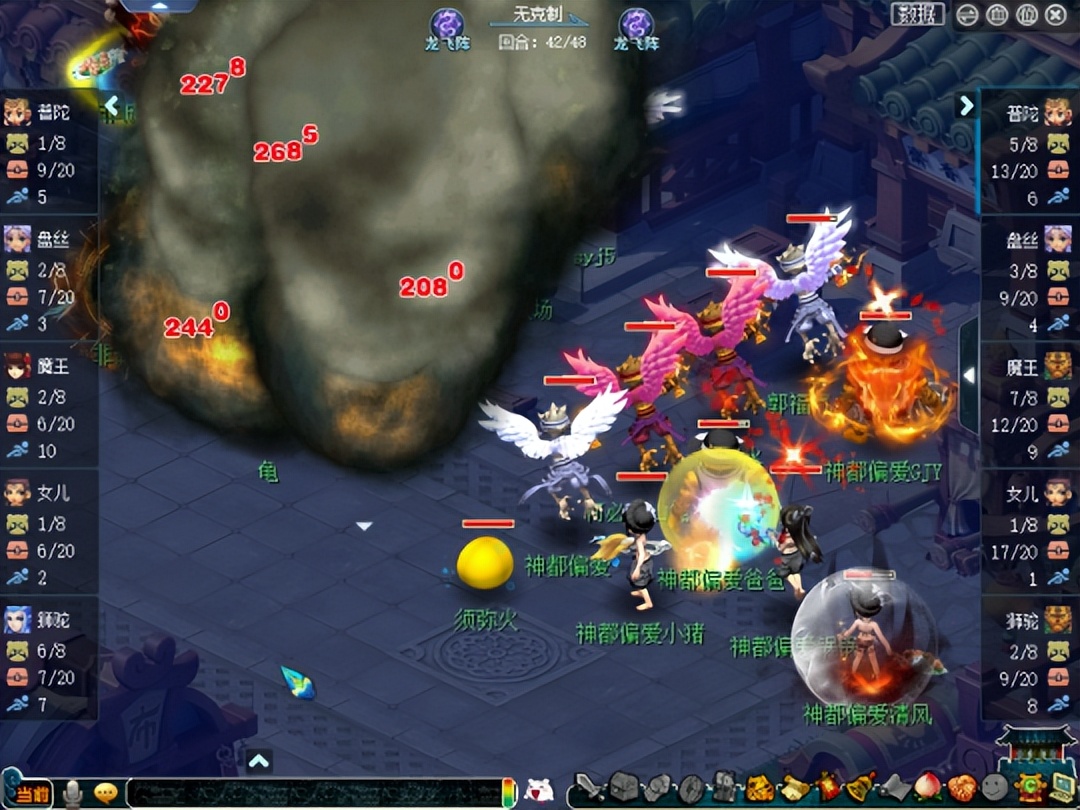Click the chat message input bar
The width and height of the screenshot is (1080, 810).
[312, 792]
